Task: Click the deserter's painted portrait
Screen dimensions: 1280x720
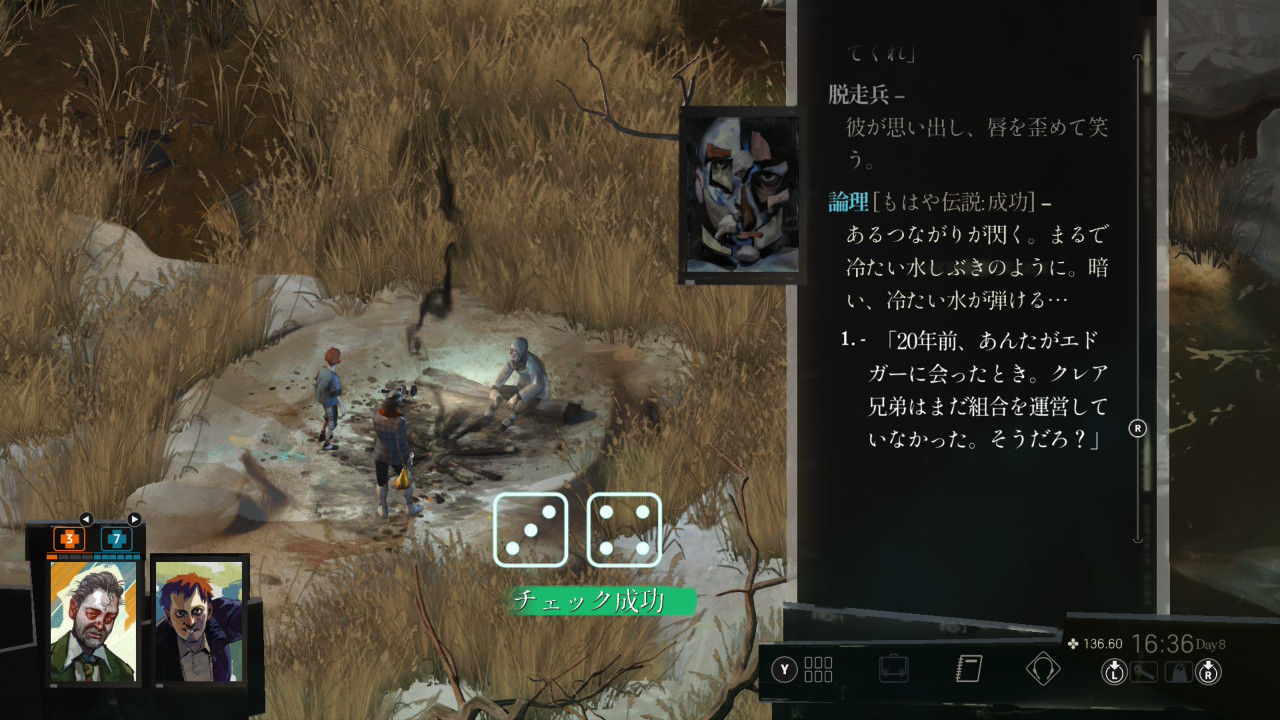Action: click(x=739, y=194)
